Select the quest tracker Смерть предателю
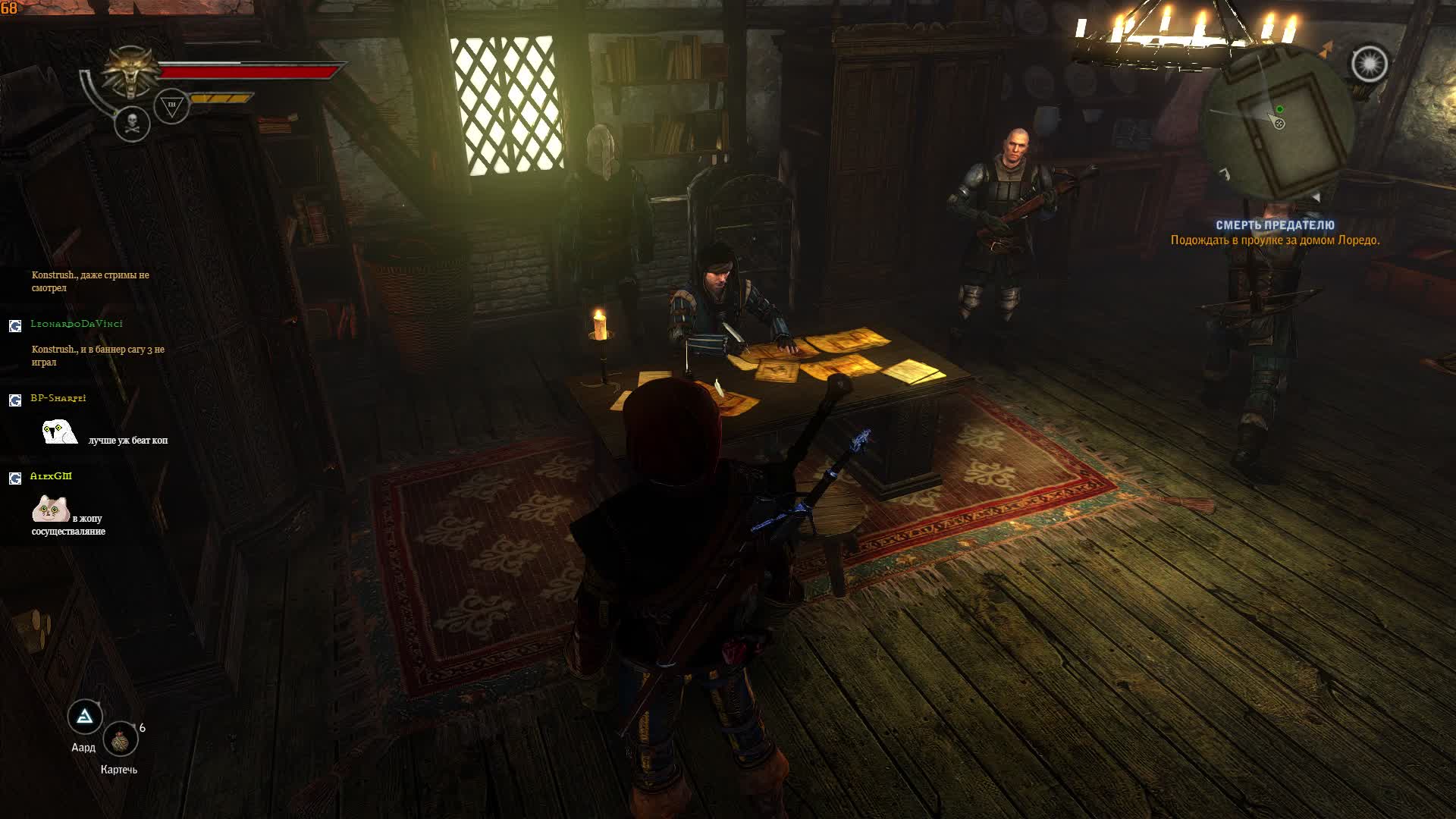Screen dimensions: 1456x819 pyautogui.click(x=1275, y=225)
